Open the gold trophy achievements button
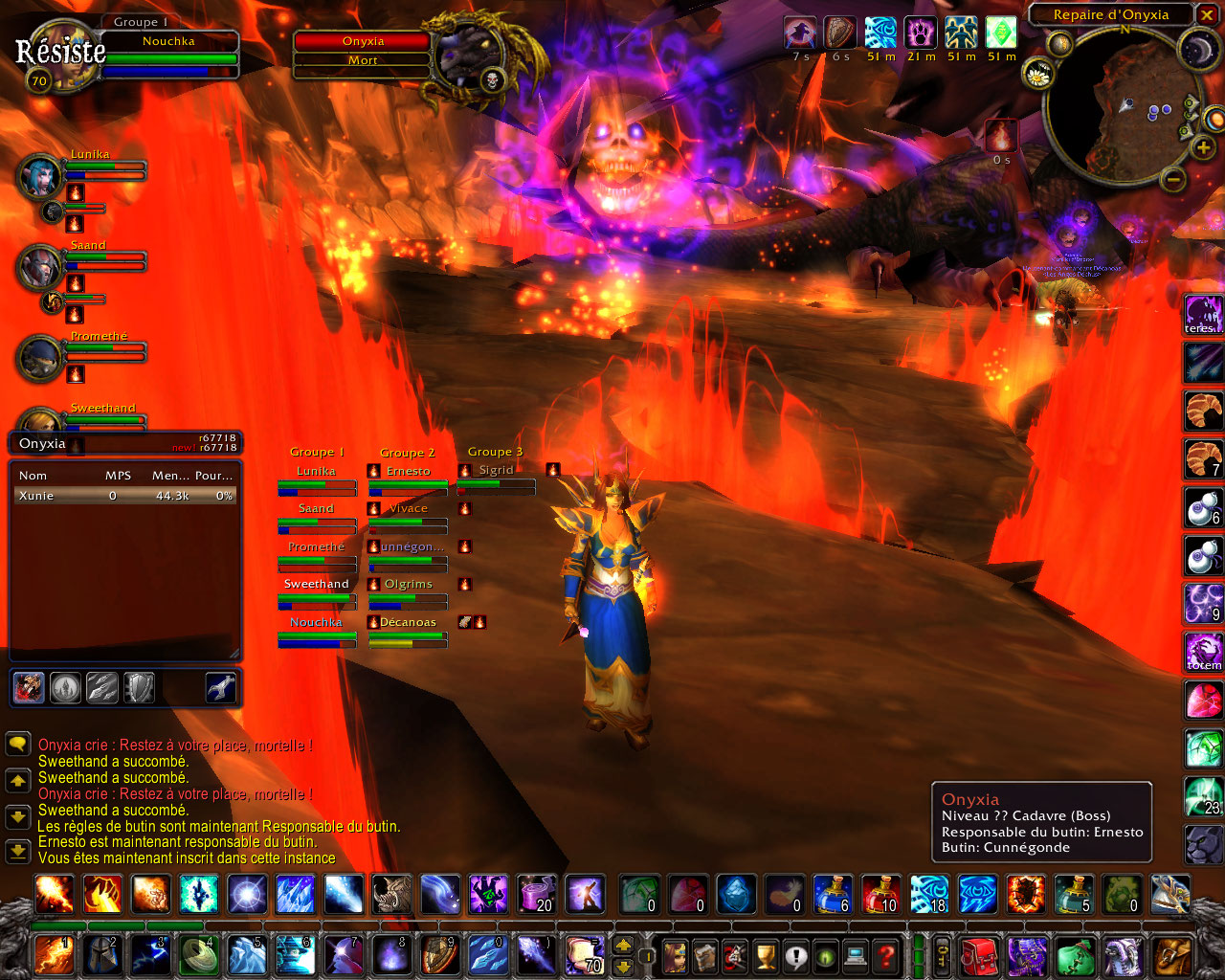The image size is (1225, 980). (x=765, y=955)
